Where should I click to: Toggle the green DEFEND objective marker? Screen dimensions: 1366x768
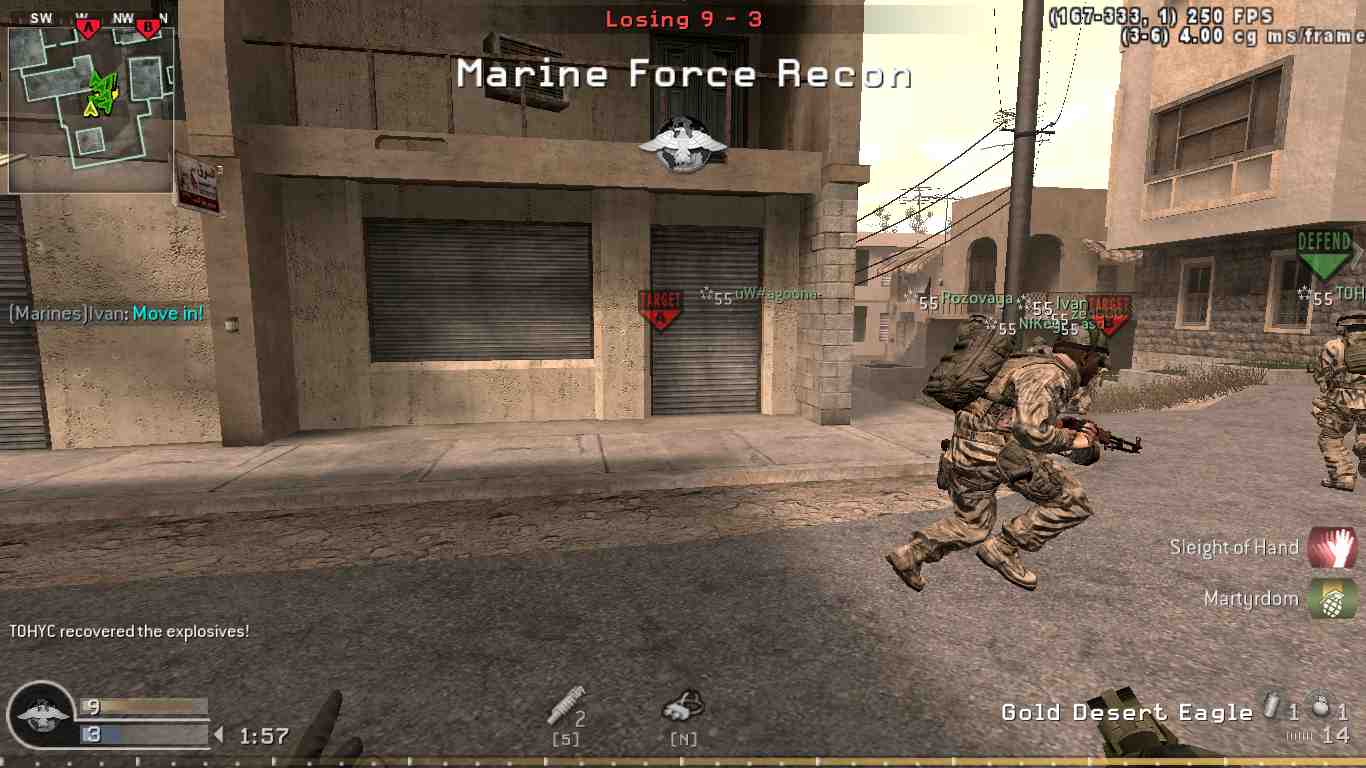point(1322,254)
